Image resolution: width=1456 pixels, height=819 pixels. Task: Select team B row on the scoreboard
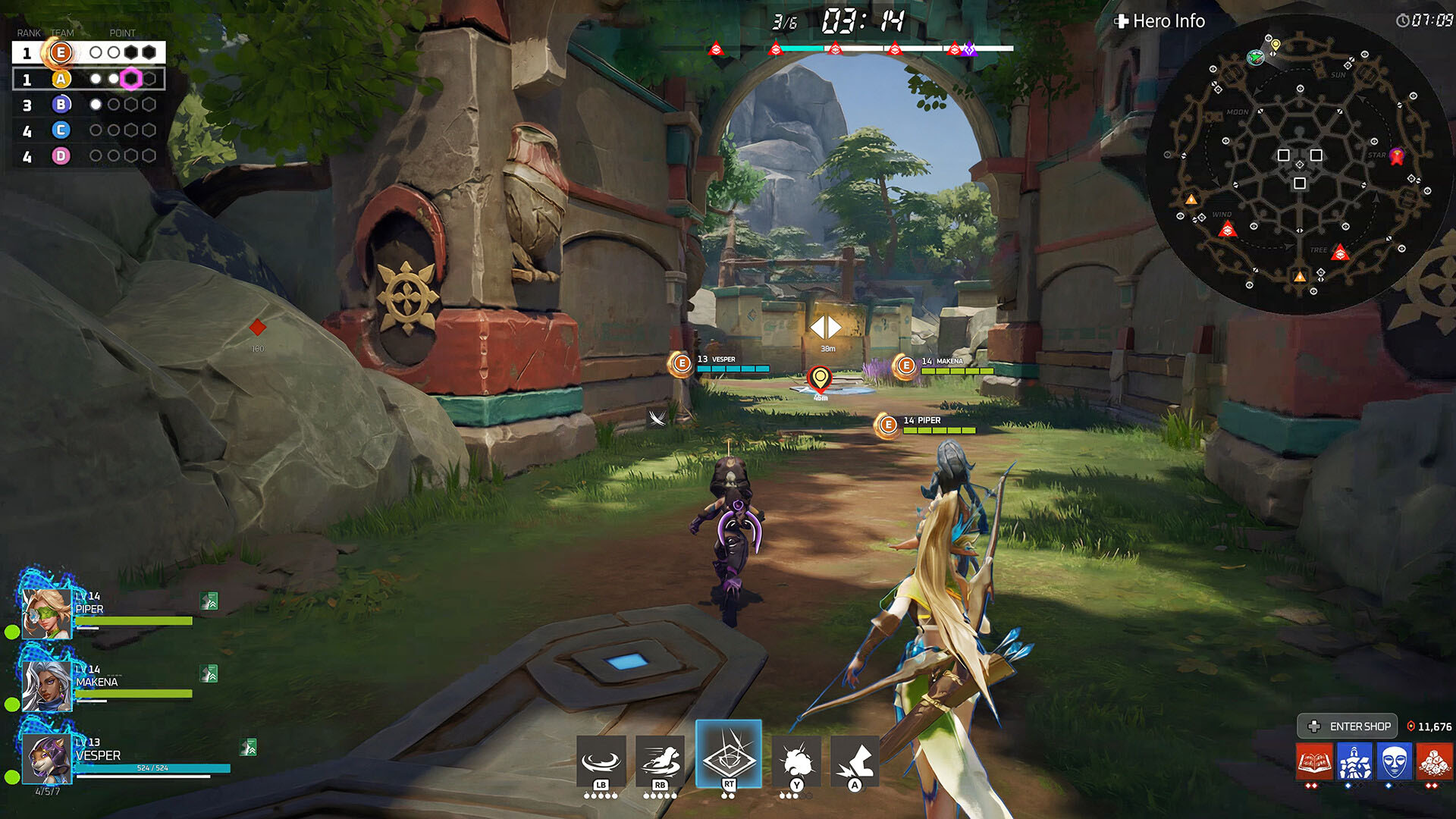(x=89, y=105)
